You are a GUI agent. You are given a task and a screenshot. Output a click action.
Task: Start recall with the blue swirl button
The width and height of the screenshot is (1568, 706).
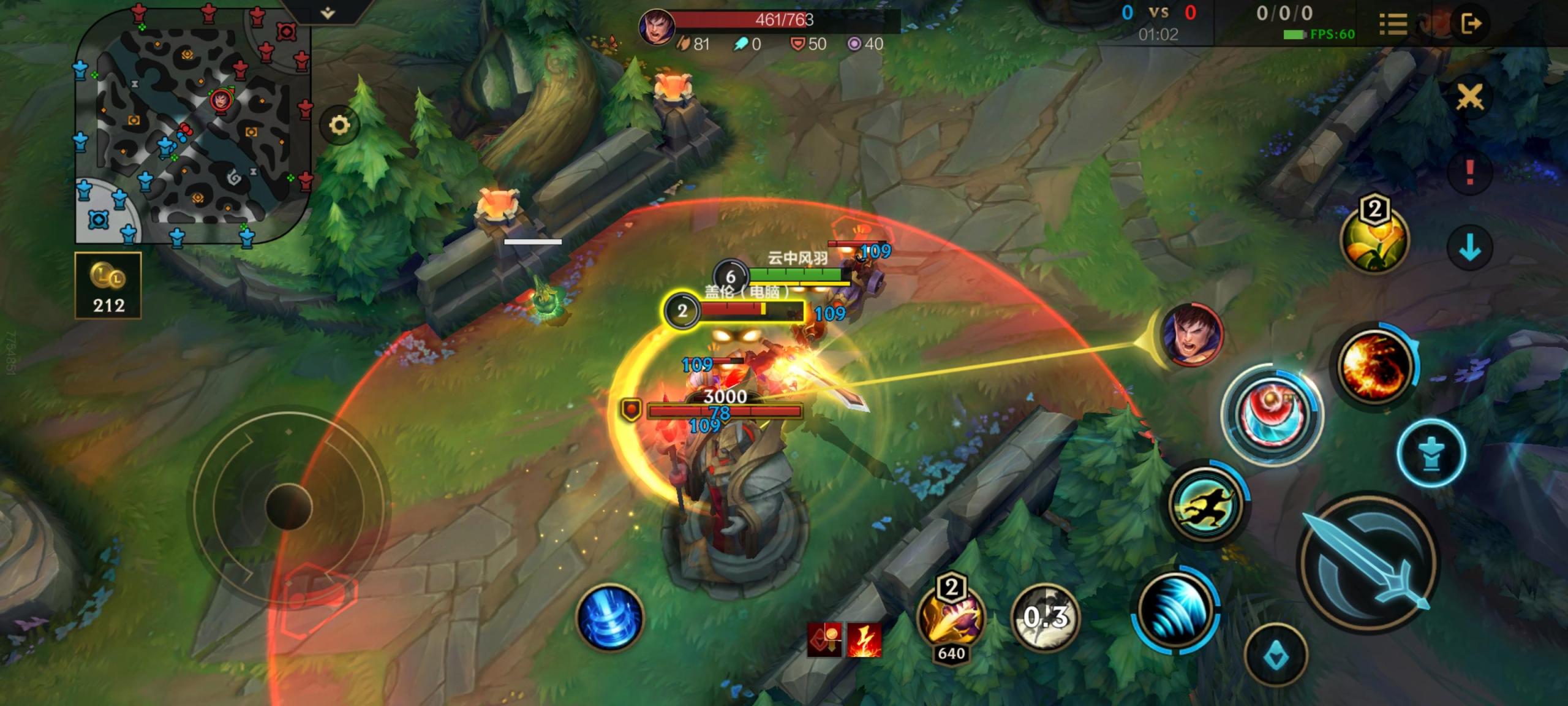[x=609, y=617]
